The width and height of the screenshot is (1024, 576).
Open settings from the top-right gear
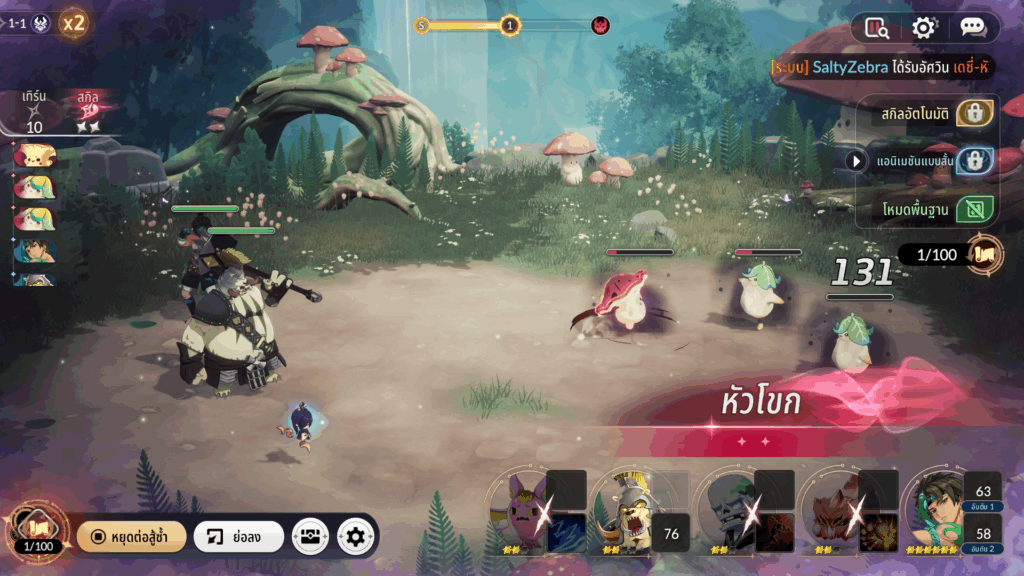tap(924, 28)
